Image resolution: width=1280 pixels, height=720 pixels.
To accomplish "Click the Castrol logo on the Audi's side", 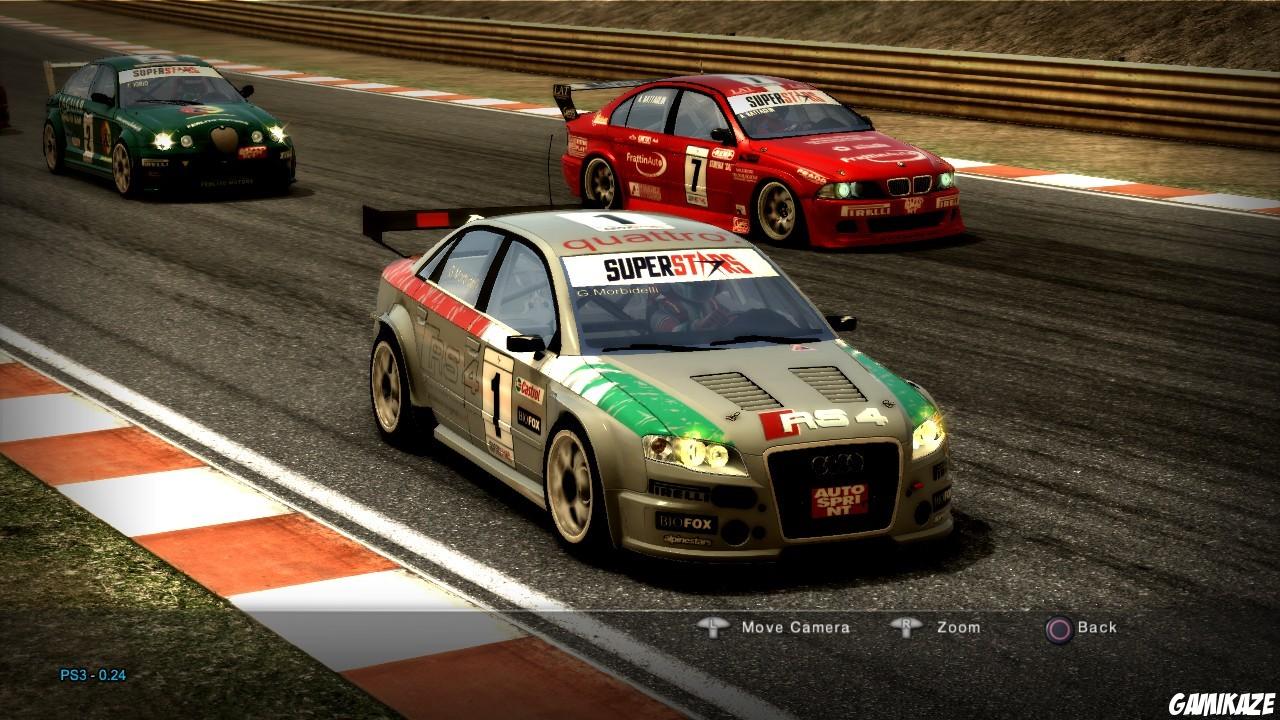I will 531,391.
